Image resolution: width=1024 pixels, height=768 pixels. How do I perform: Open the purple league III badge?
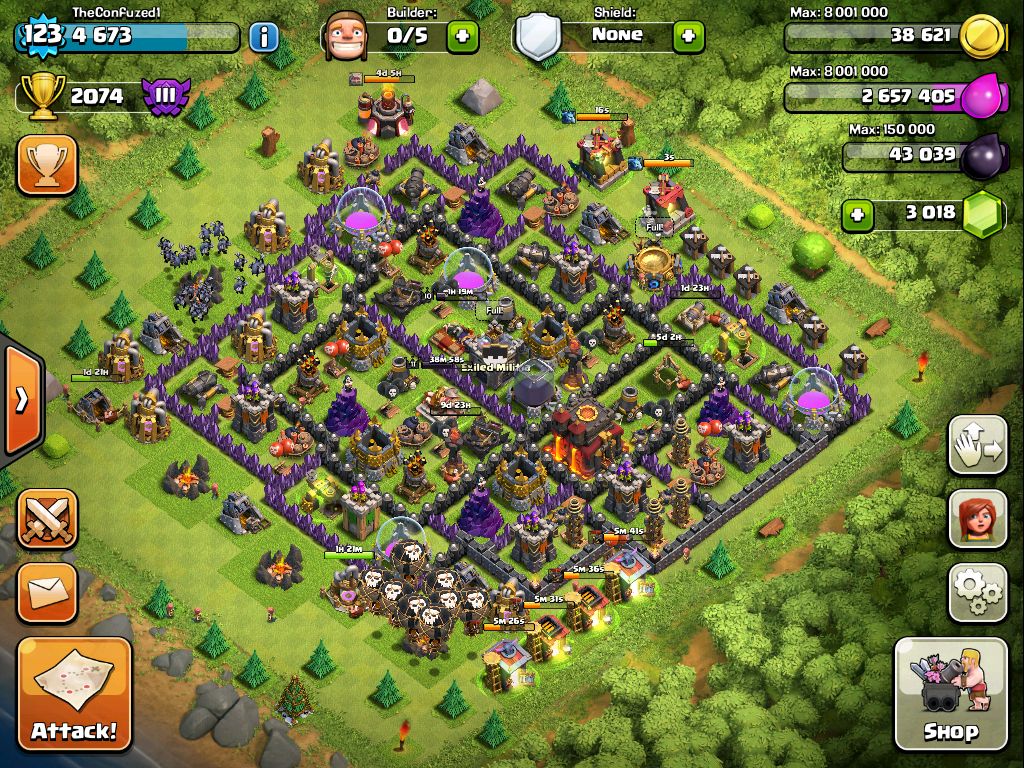(164, 96)
